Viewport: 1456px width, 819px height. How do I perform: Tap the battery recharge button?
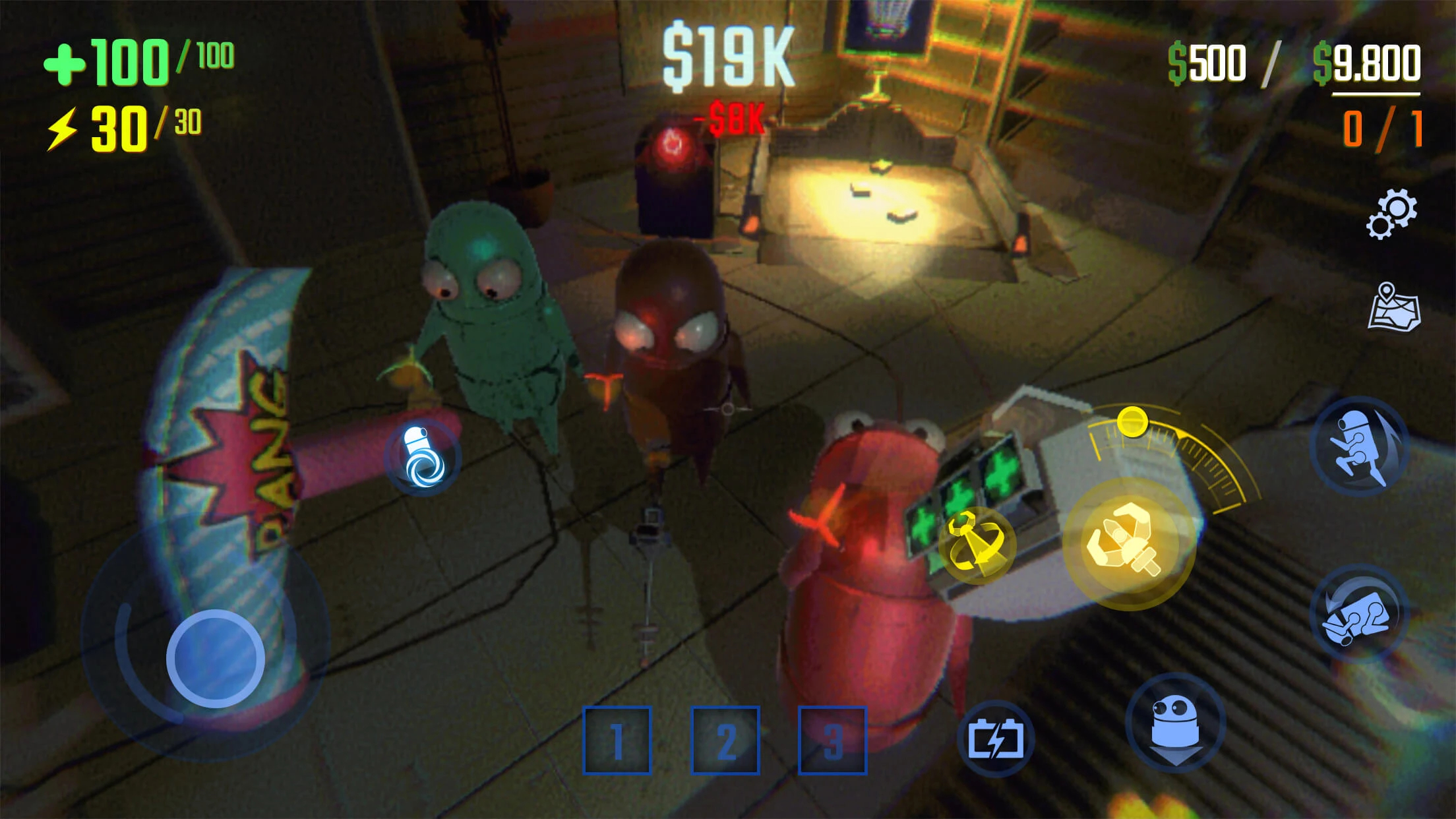[996, 739]
